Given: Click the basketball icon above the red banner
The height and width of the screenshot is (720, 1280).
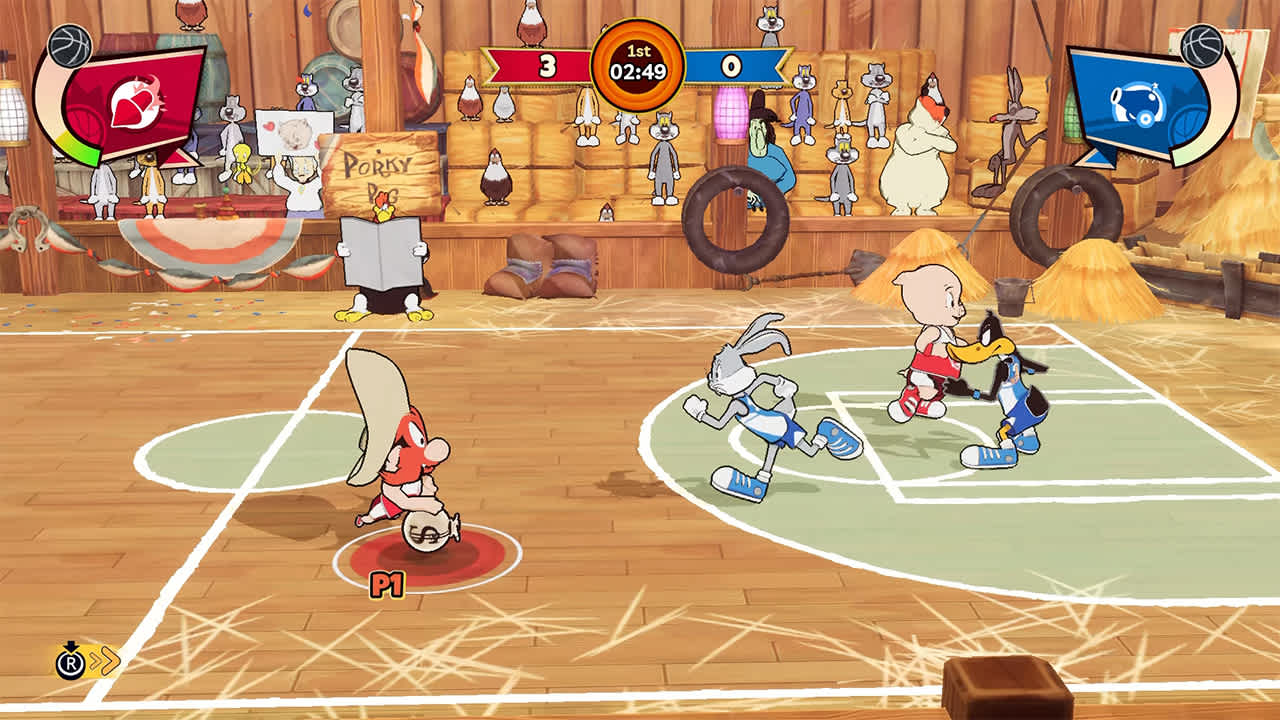Looking at the screenshot, I should click(68, 45).
